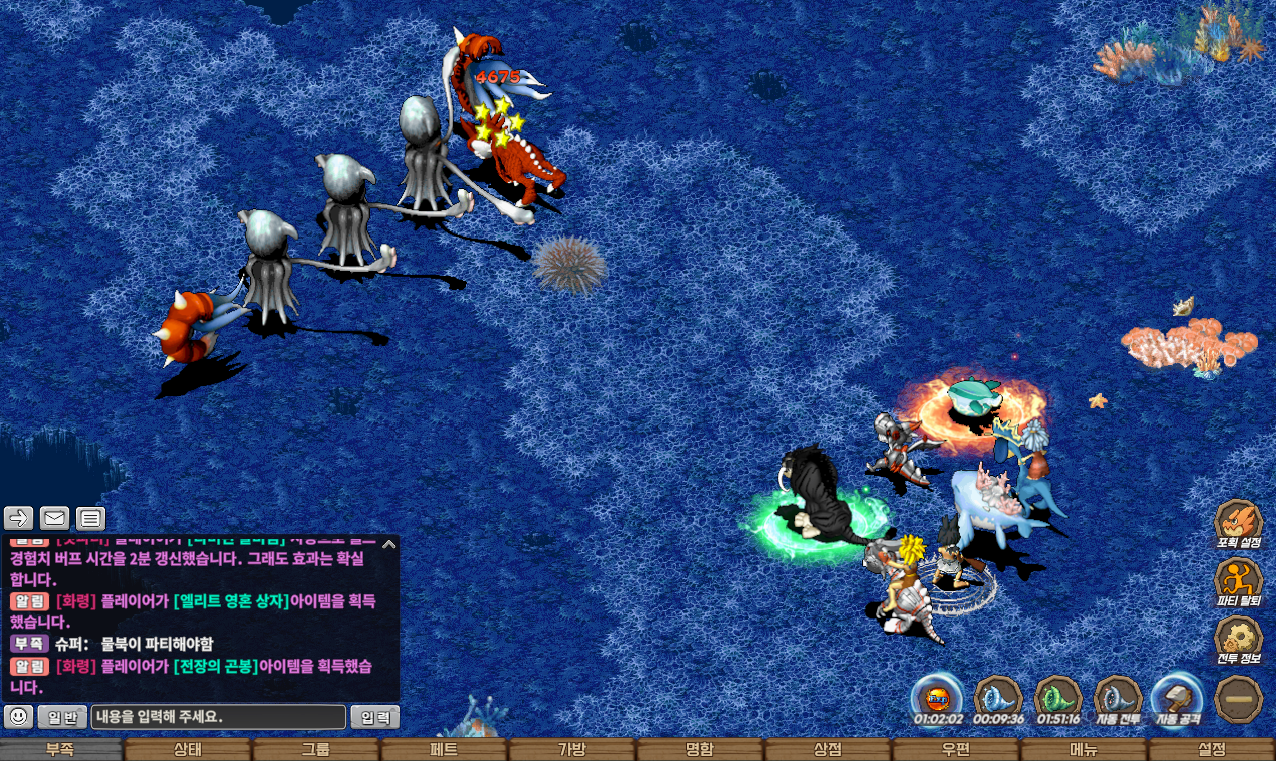Click the chat message input field
The width and height of the screenshot is (1276, 761).
[x=218, y=717]
